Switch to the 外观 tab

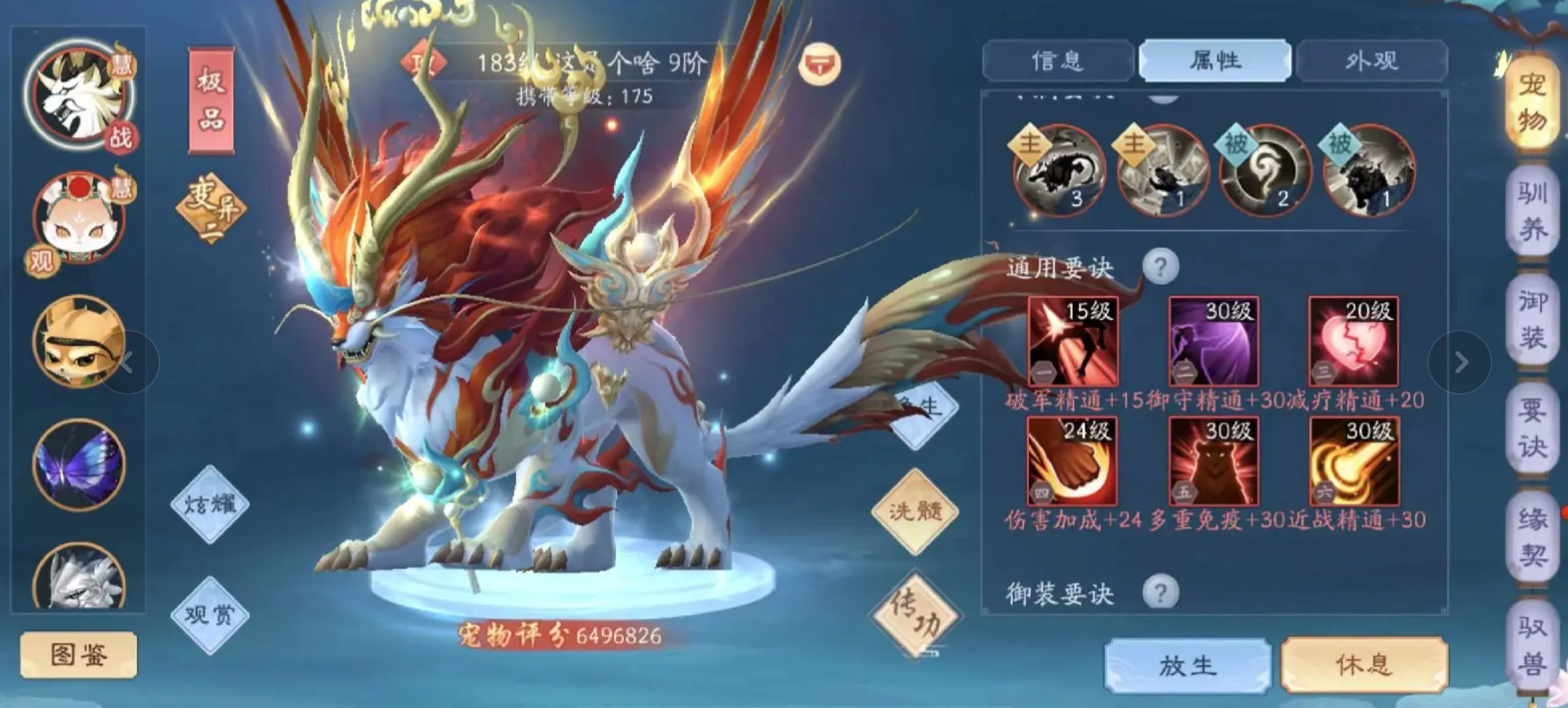click(1373, 59)
